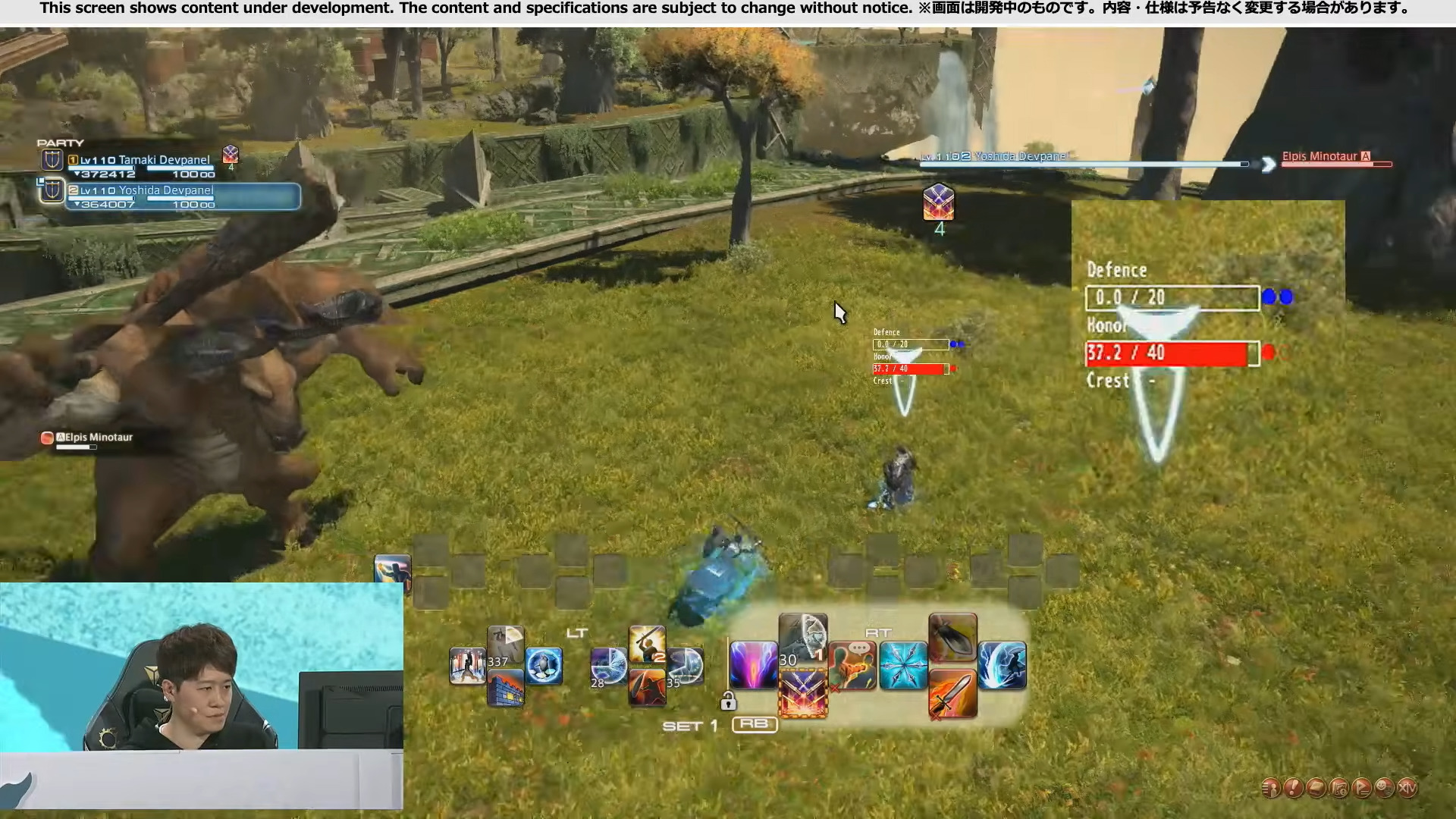Image resolution: width=1456 pixels, height=819 pixels.
Task: Click the orange-highlighted crossed swords action
Action: point(804,693)
